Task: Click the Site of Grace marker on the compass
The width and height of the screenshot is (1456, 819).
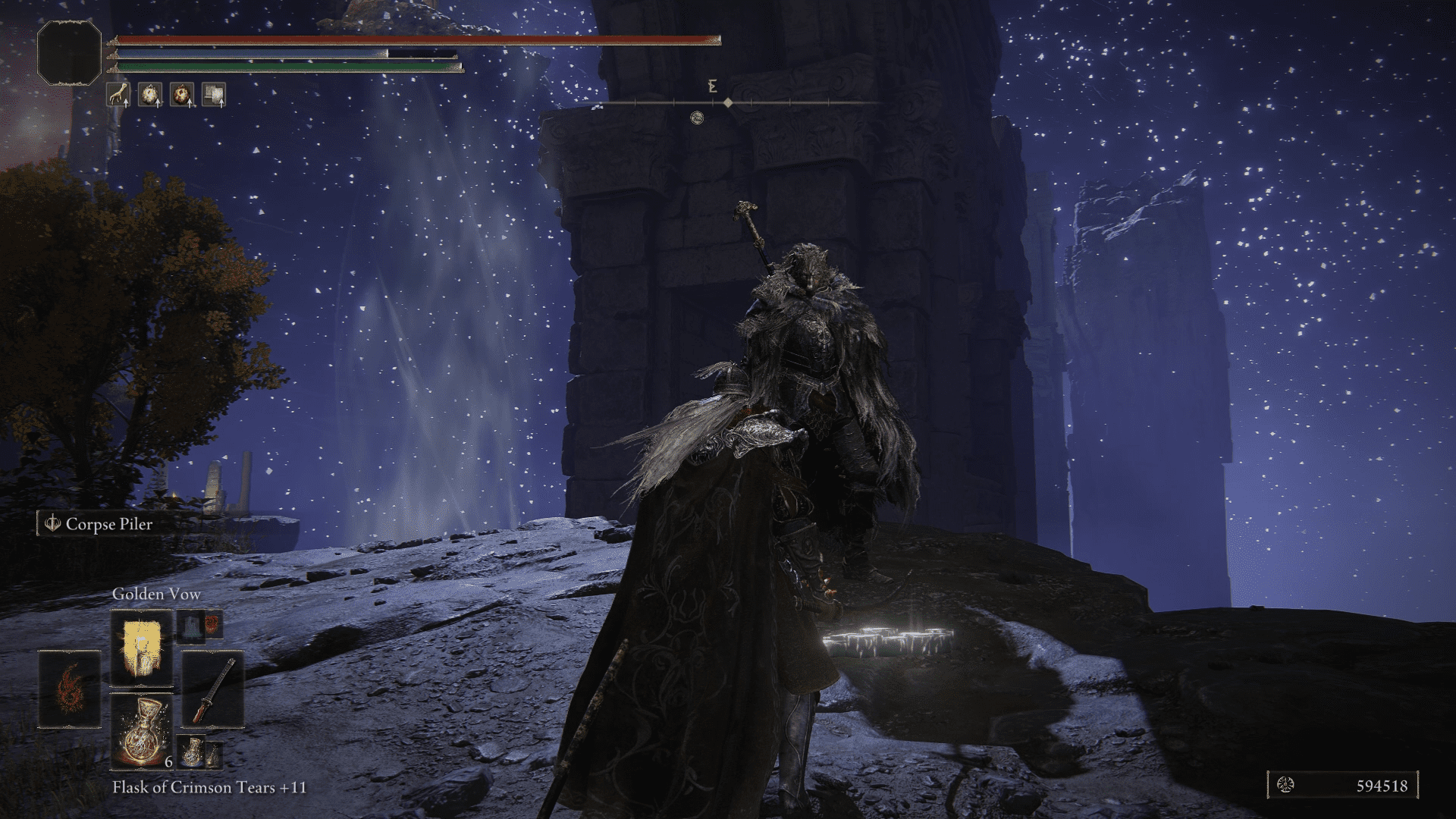Action: (698, 118)
